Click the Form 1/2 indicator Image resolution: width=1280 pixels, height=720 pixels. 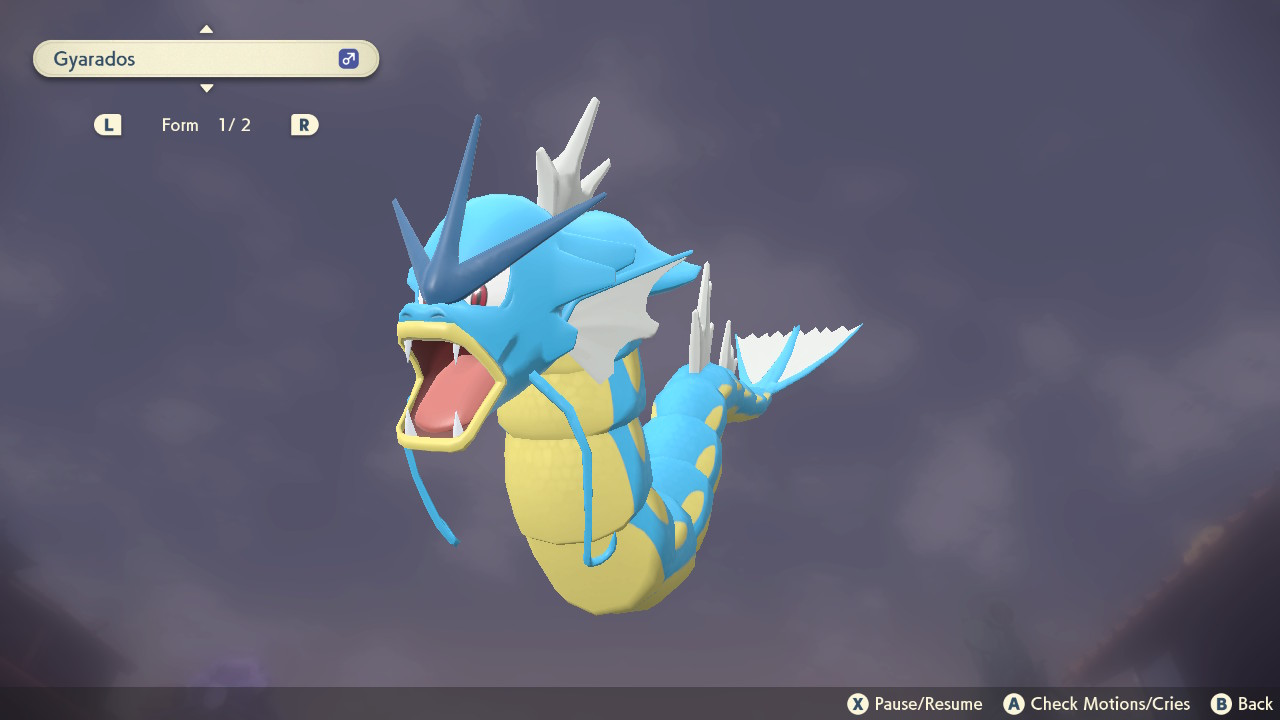coord(206,124)
